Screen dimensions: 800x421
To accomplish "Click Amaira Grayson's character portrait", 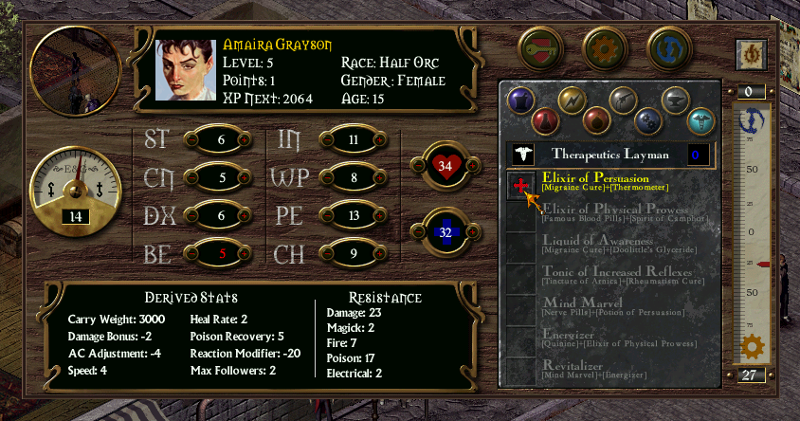I will pyautogui.click(x=186, y=68).
